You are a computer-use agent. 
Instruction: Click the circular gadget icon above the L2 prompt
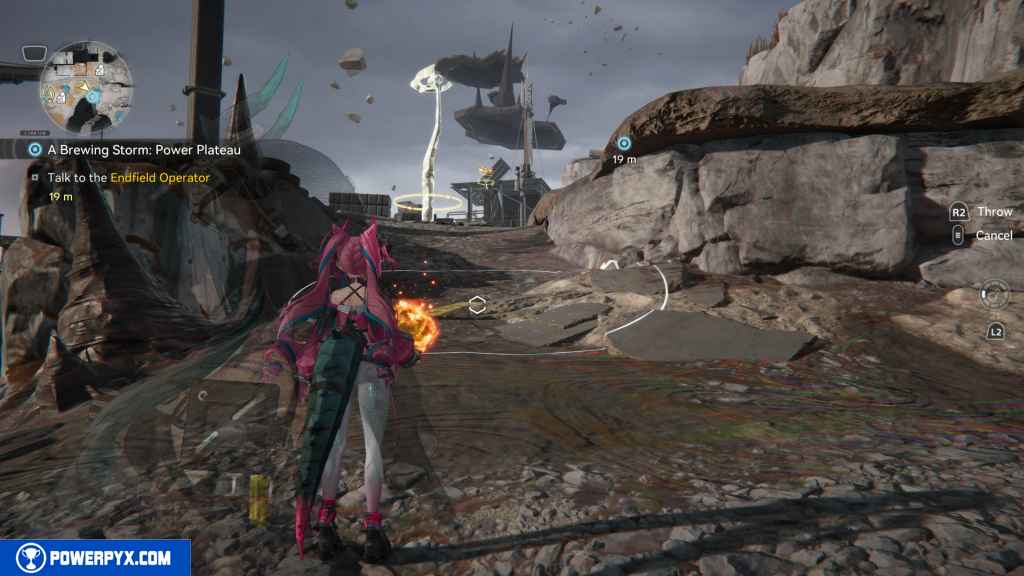(x=994, y=294)
